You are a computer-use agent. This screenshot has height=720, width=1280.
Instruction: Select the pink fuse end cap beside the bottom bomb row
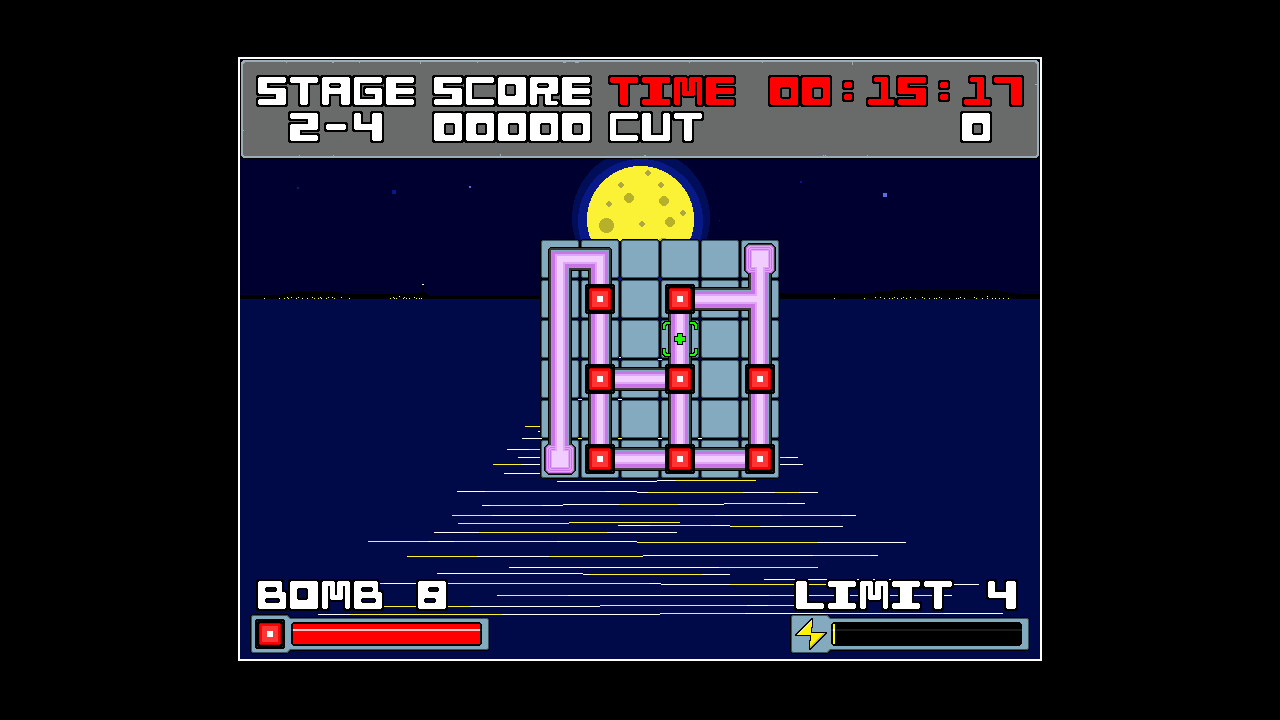pos(560,459)
